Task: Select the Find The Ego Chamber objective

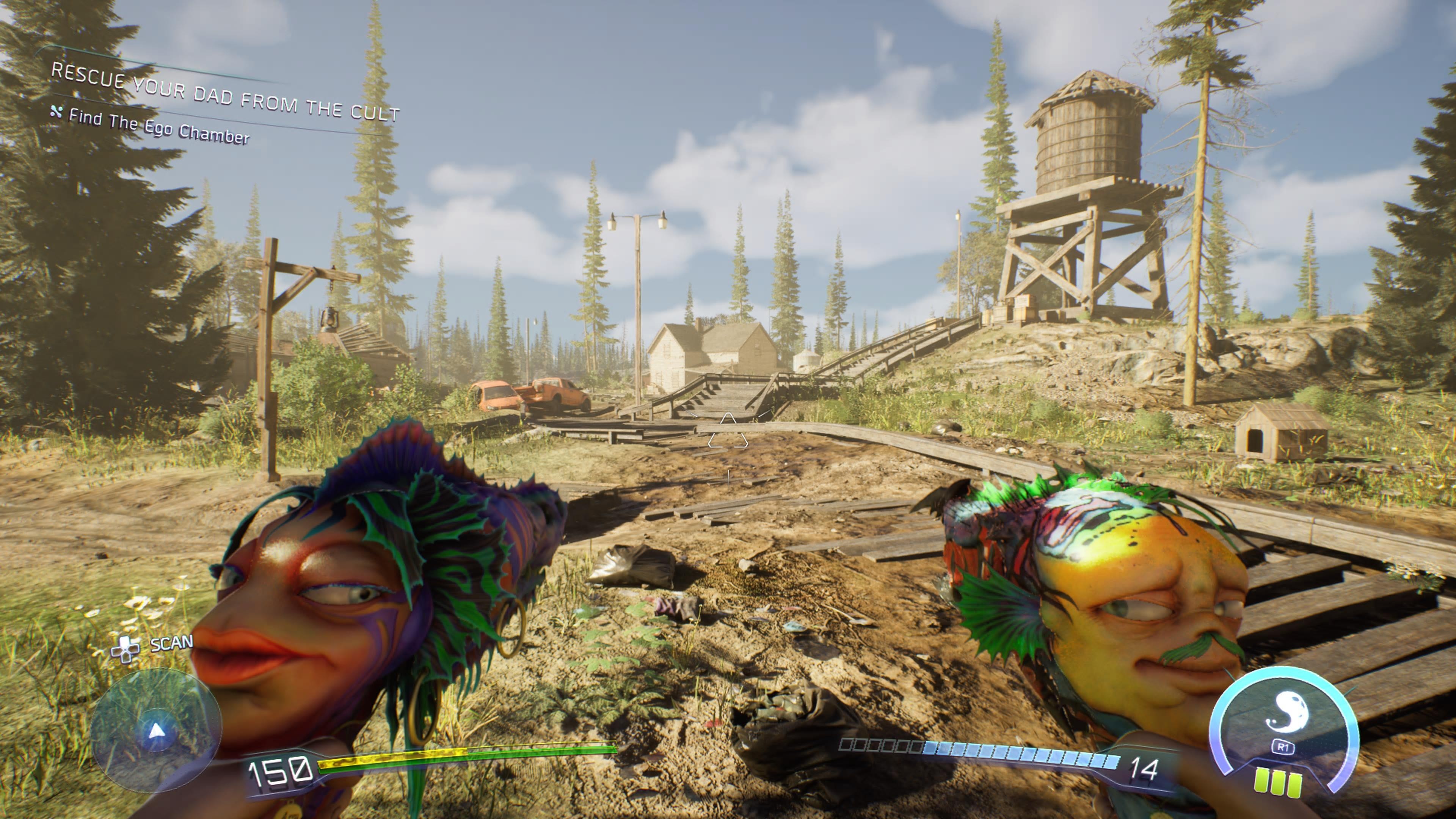Action: click(x=158, y=127)
